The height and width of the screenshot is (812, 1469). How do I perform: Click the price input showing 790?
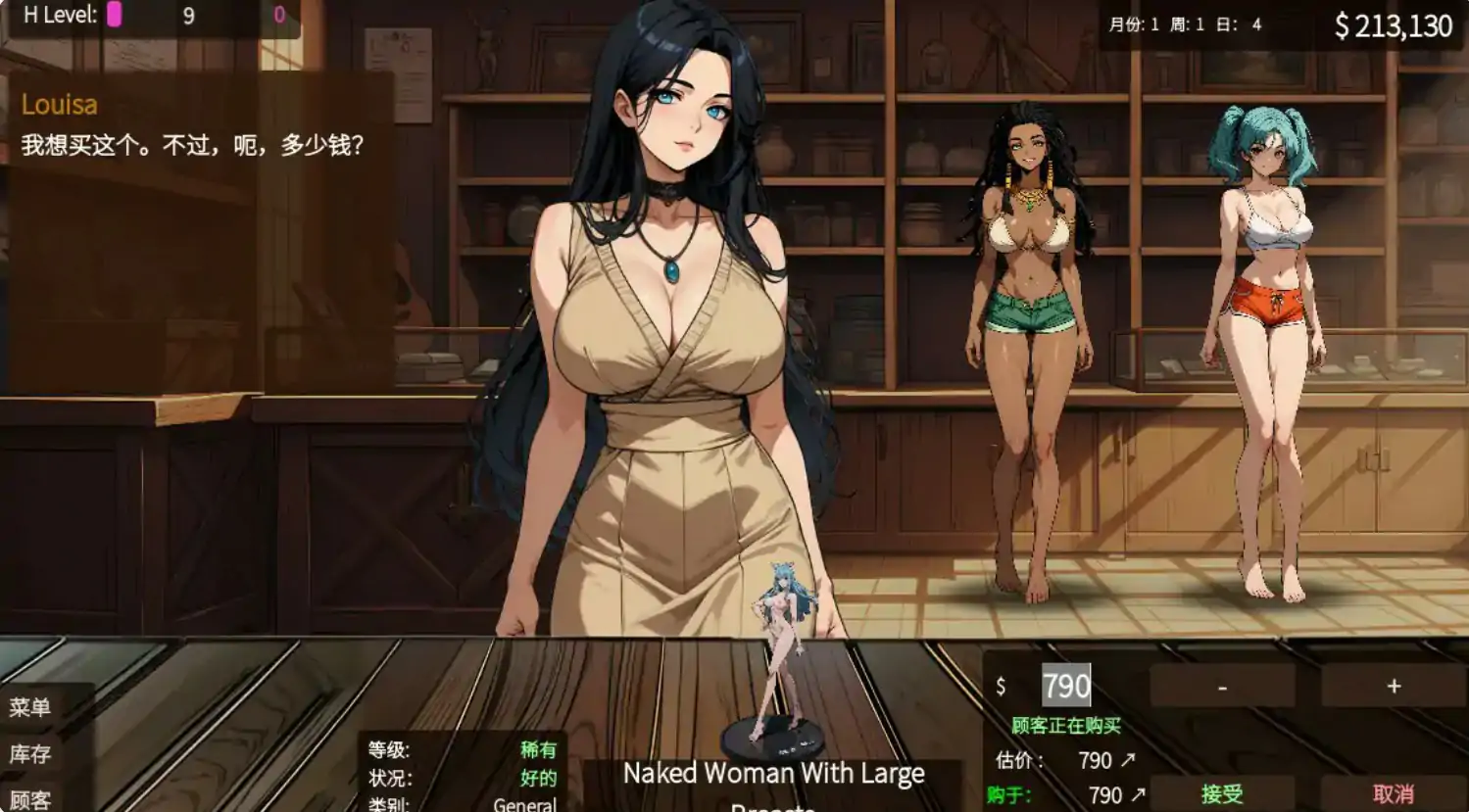pos(1066,686)
